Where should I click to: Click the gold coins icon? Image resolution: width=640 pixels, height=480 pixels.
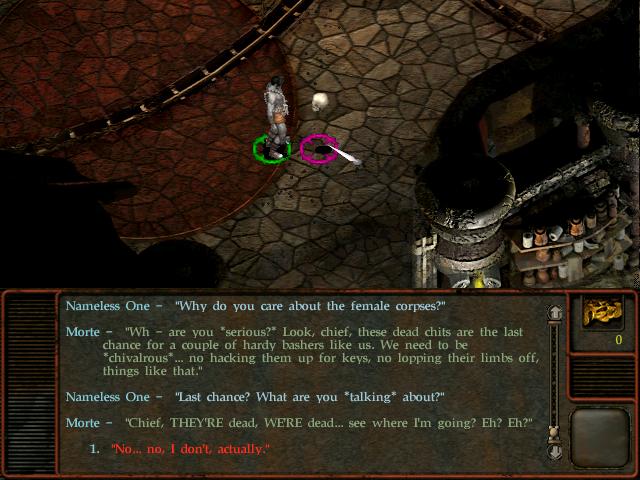click(x=603, y=312)
